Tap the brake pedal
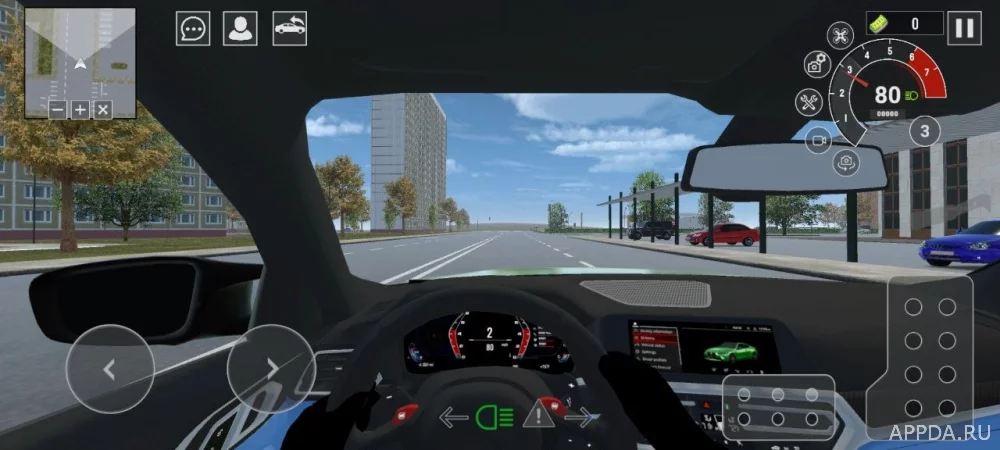 (x=778, y=407)
